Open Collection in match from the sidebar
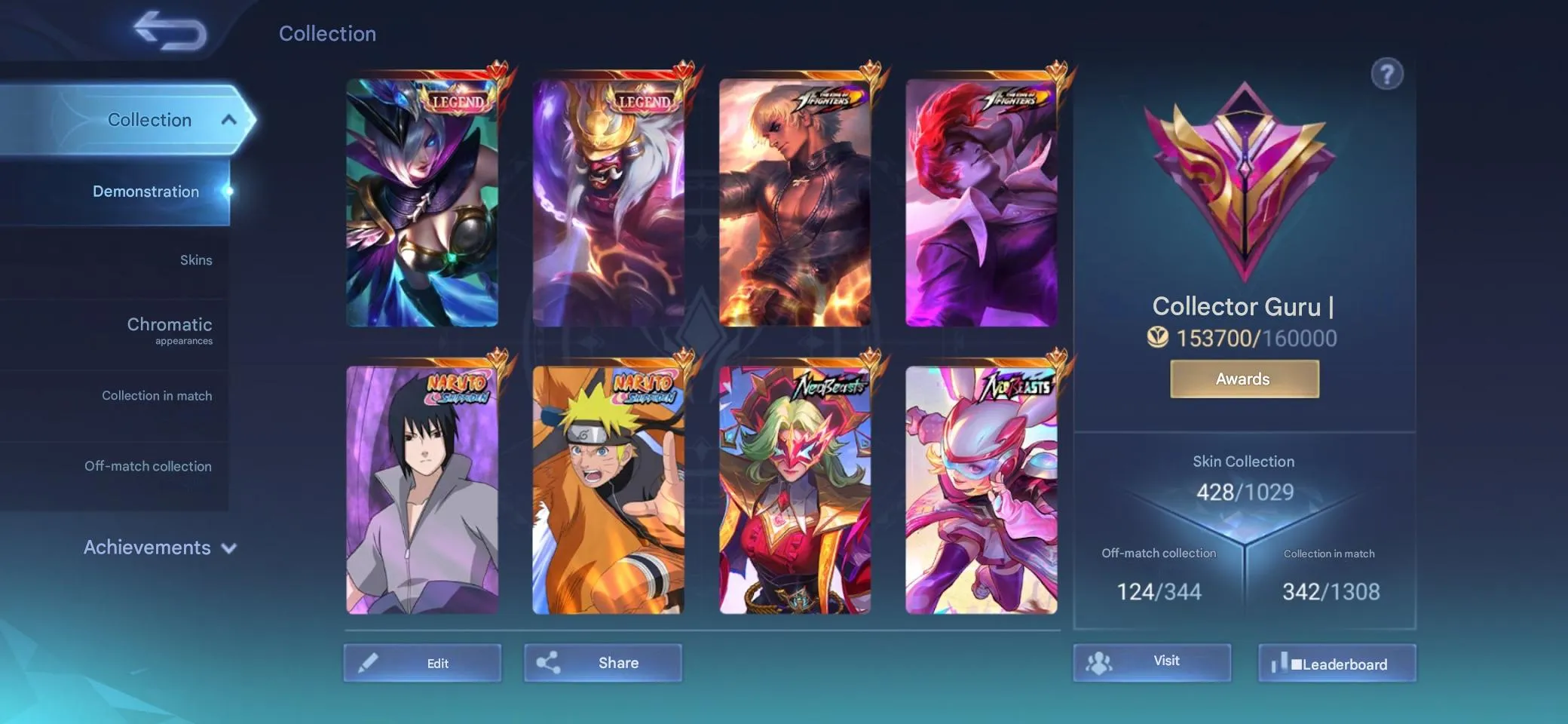Viewport: 1568px width, 724px height. point(158,395)
